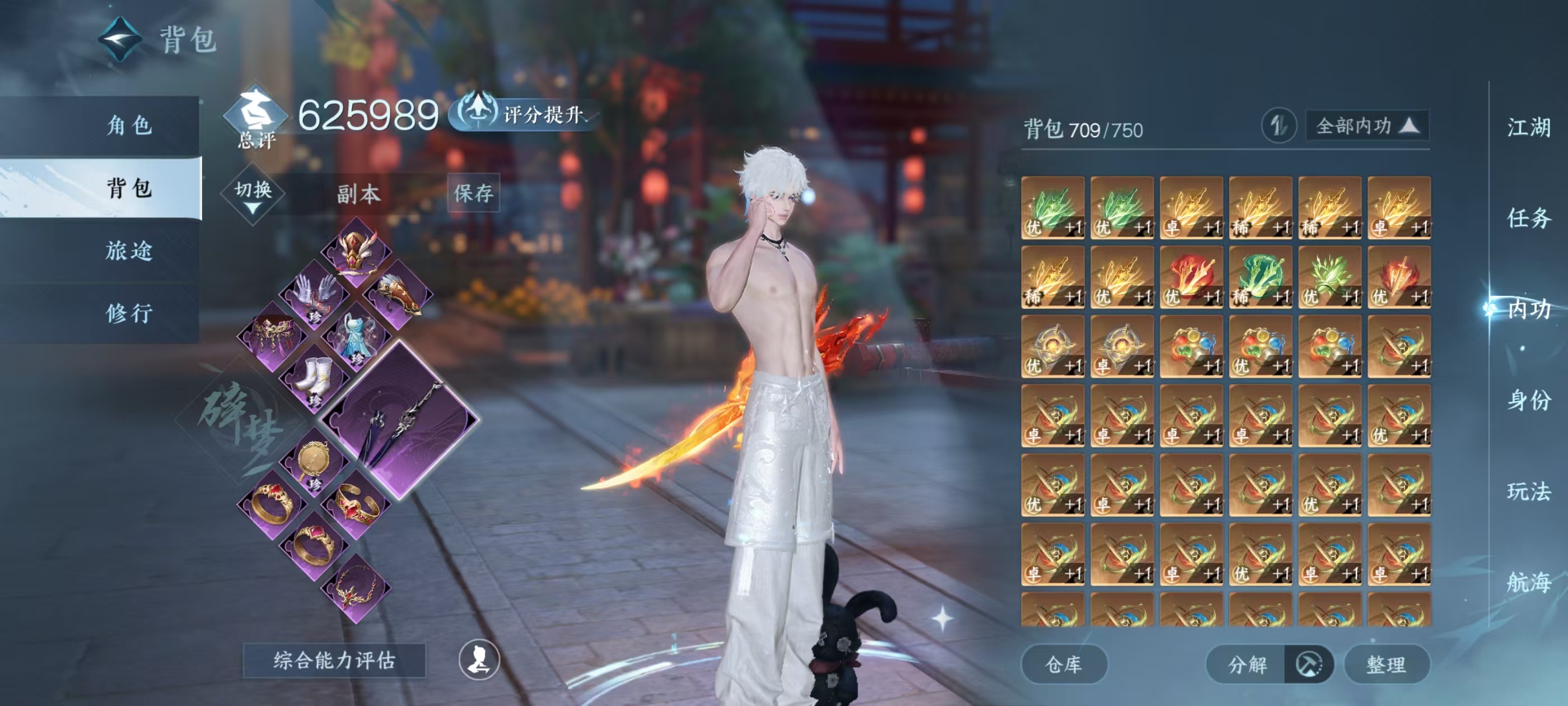The width and height of the screenshot is (1568, 706).
Task: Switch to the 角色 tab
Action: tap(128, 126)
